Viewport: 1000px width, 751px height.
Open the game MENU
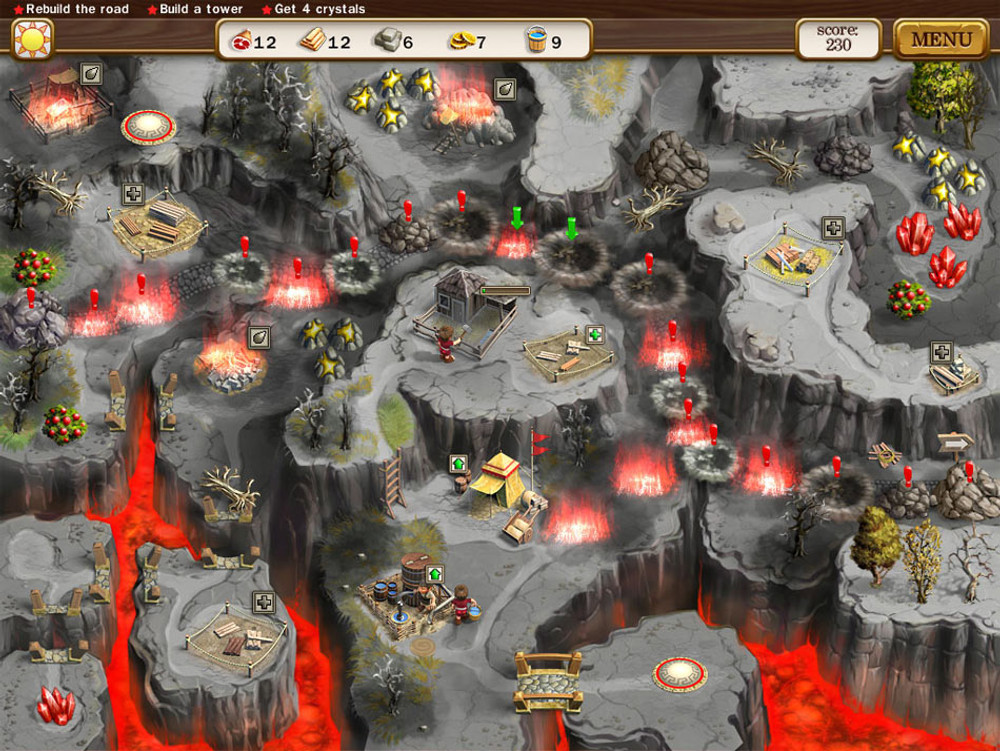[x=941, y=40]
